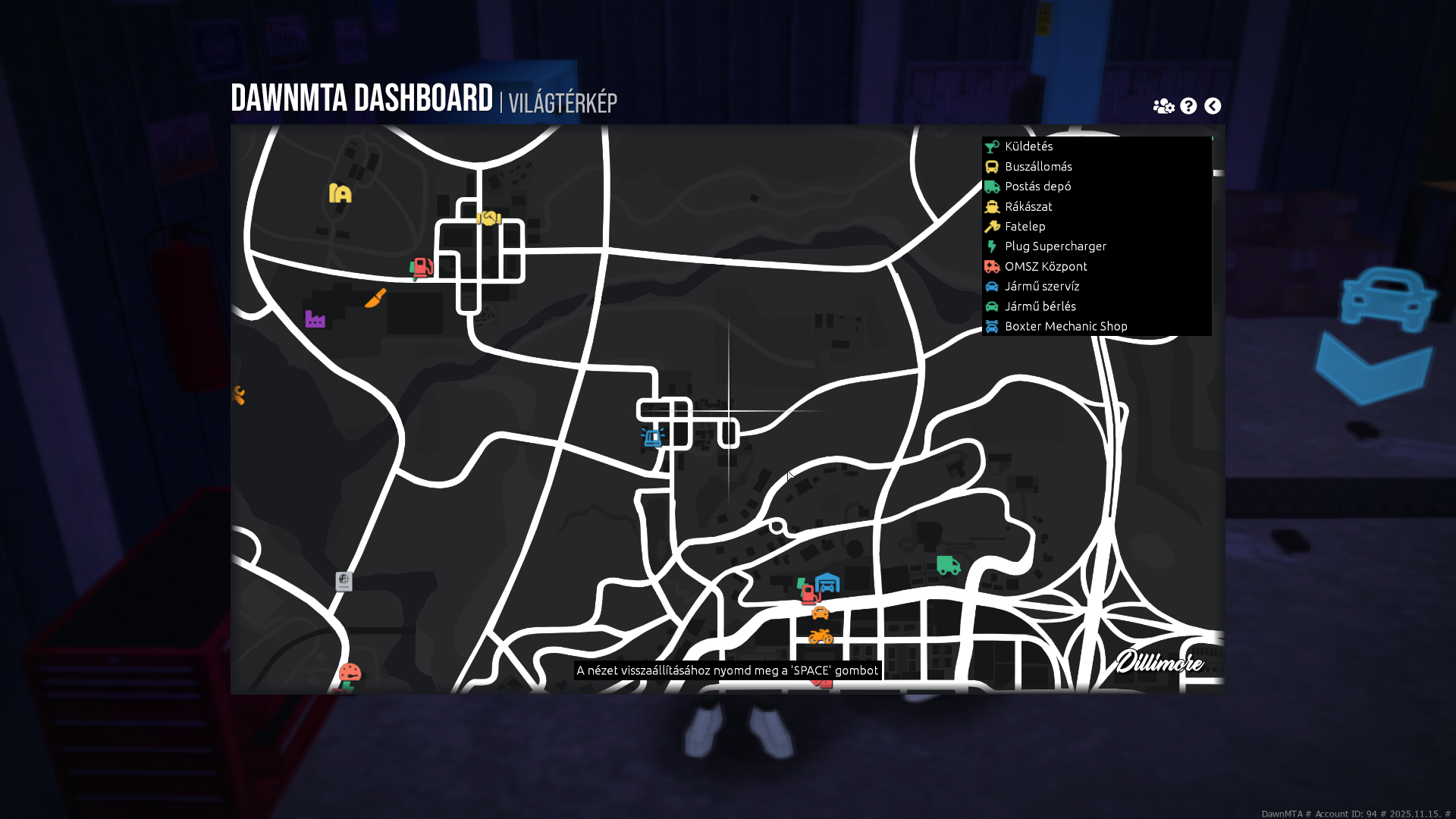The height and width of the screenshot is (819, 1456).
Task: Select Fatelep from the legend list
Action: (1025, 226)
